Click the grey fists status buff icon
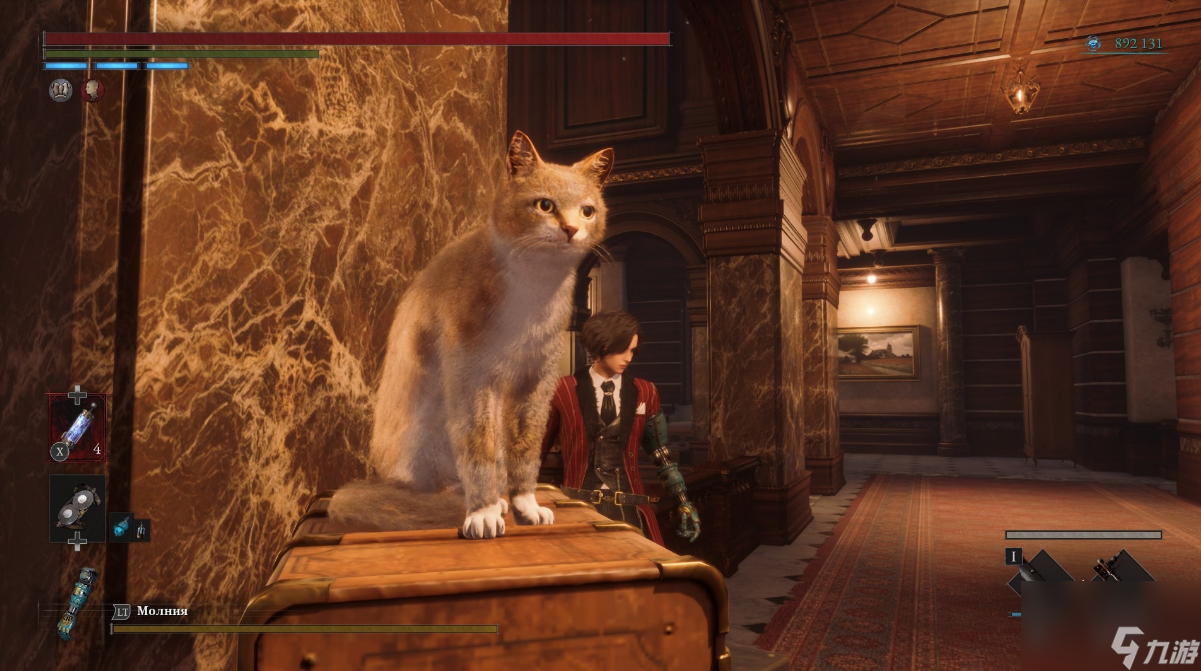 (x=61, y=90)
